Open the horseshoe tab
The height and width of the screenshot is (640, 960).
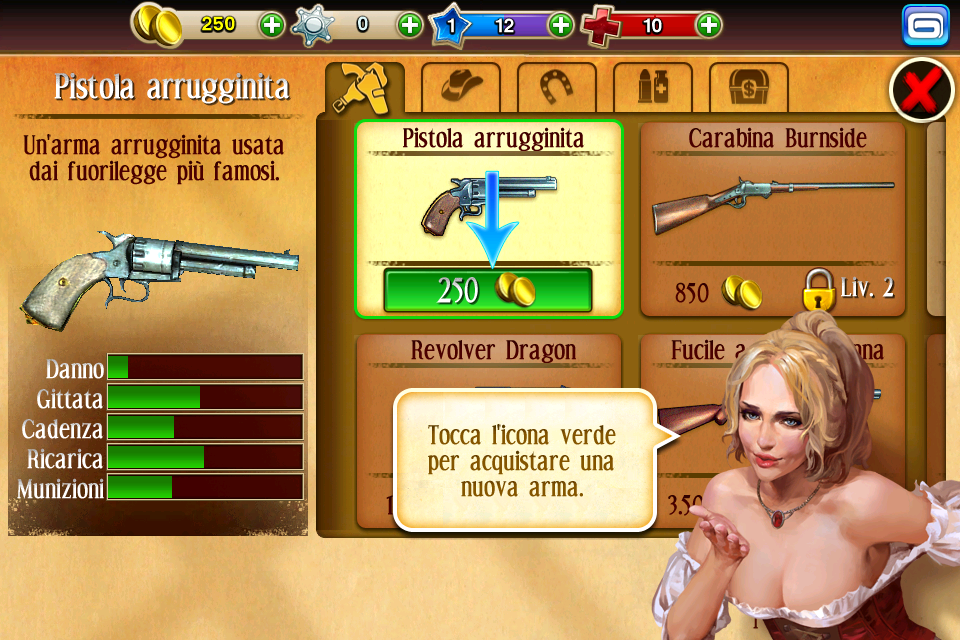556,88
